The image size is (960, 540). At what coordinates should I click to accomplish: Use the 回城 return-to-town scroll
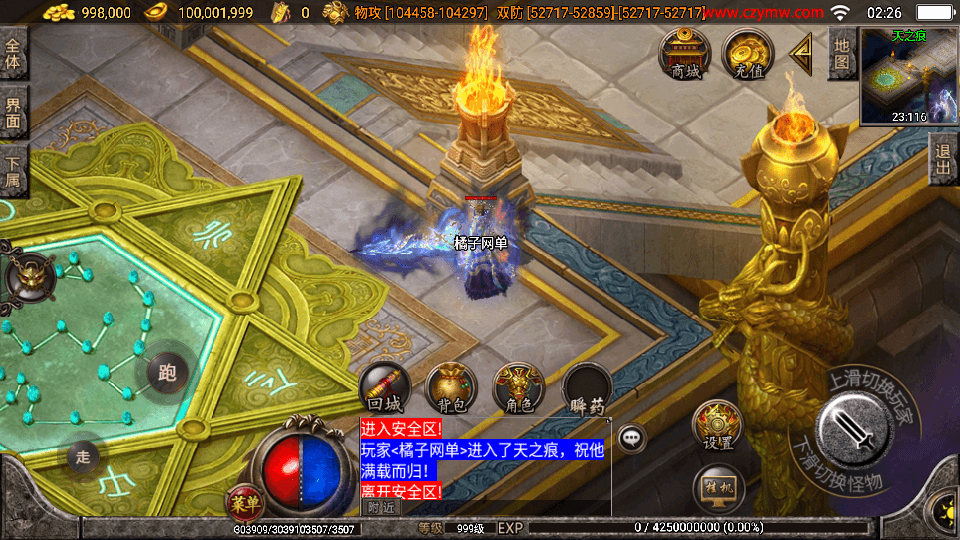384,388
